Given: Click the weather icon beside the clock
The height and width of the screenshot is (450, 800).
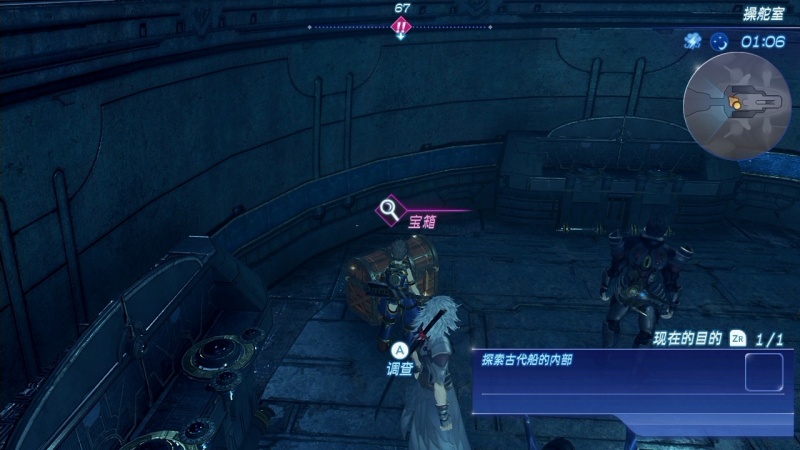Looking at the screenshot, I should (692, 41).
